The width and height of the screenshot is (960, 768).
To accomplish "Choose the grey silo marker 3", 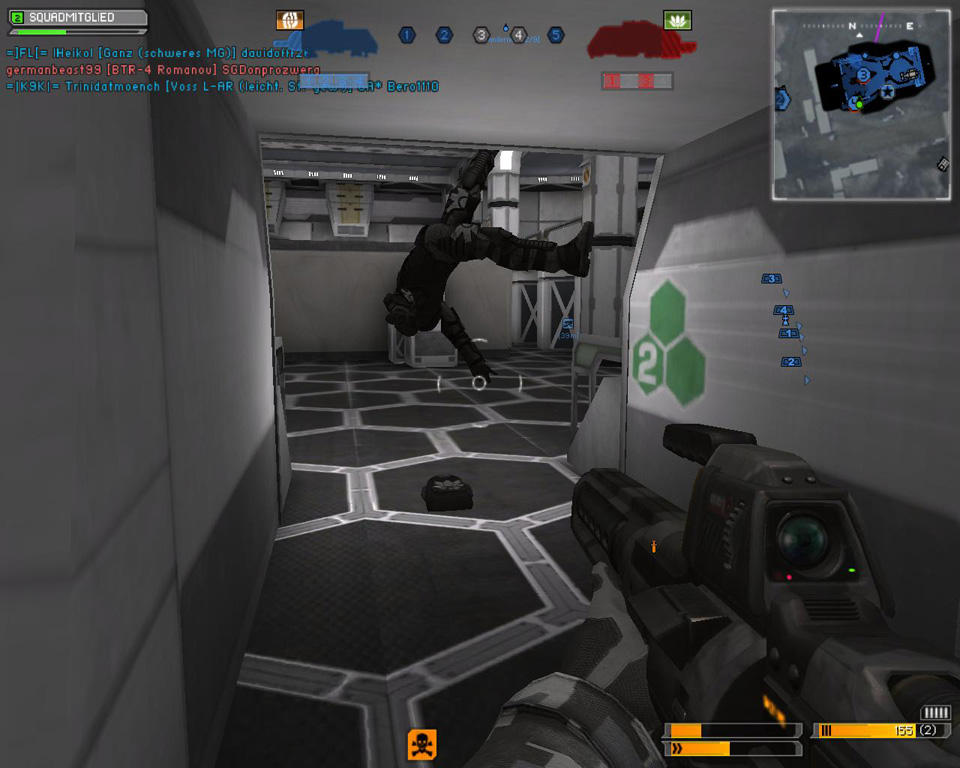I will pos(481,35).
